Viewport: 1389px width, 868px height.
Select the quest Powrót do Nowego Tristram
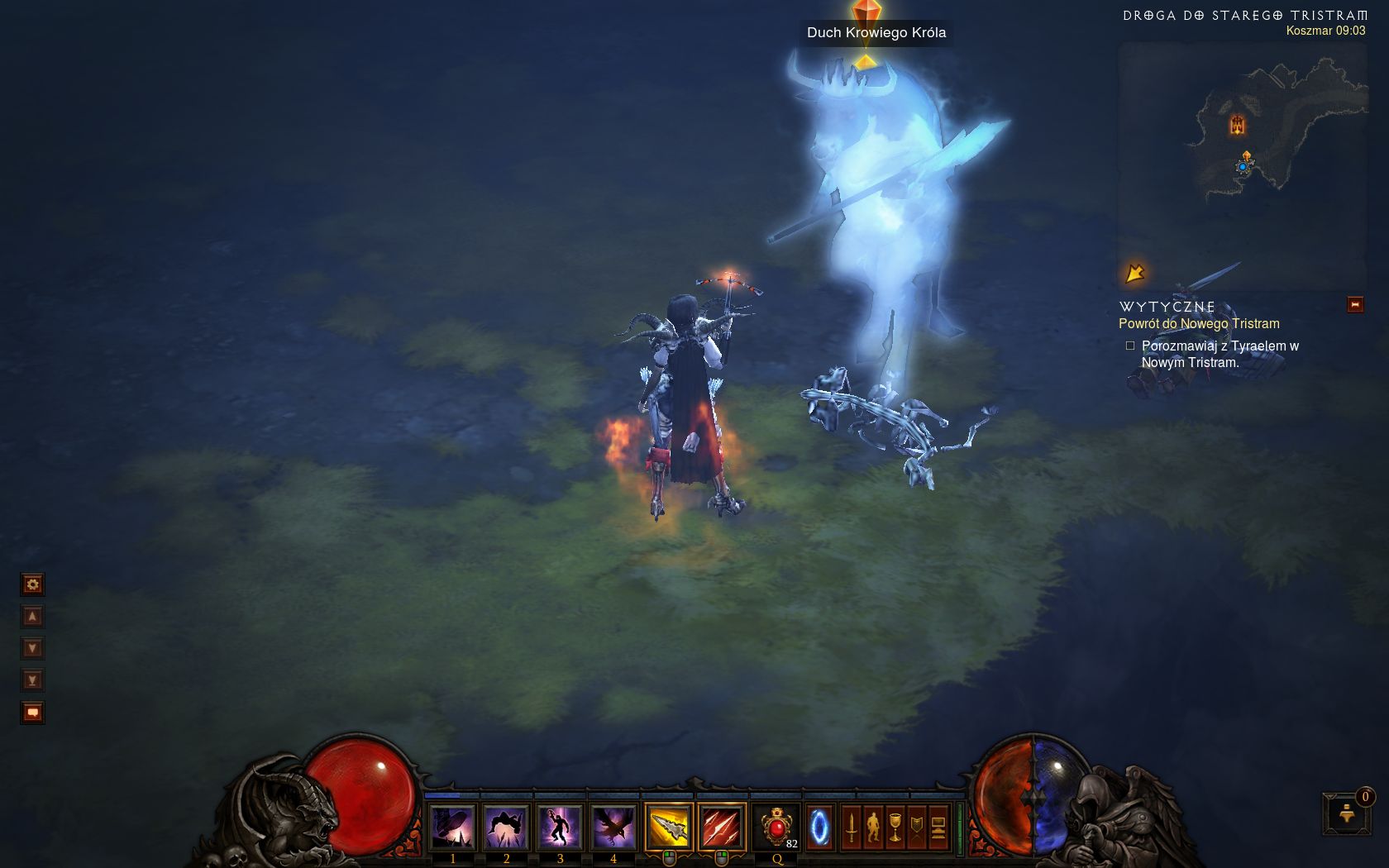coord(1199,324)
